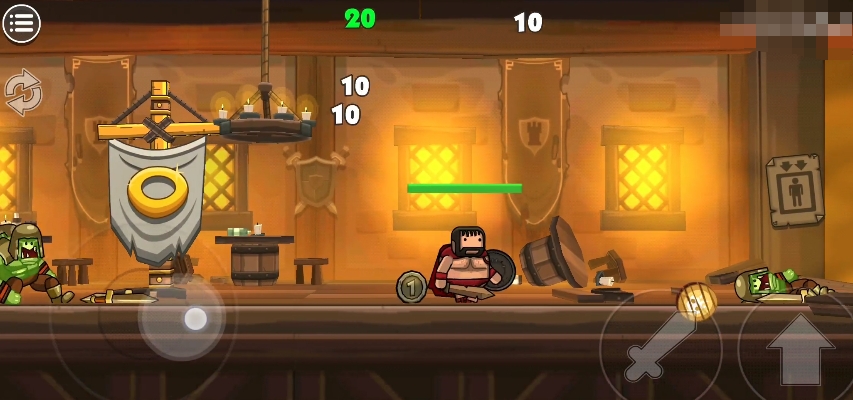Open the hamburger pause menu
The image size is (853, 400).
(21, 22)
